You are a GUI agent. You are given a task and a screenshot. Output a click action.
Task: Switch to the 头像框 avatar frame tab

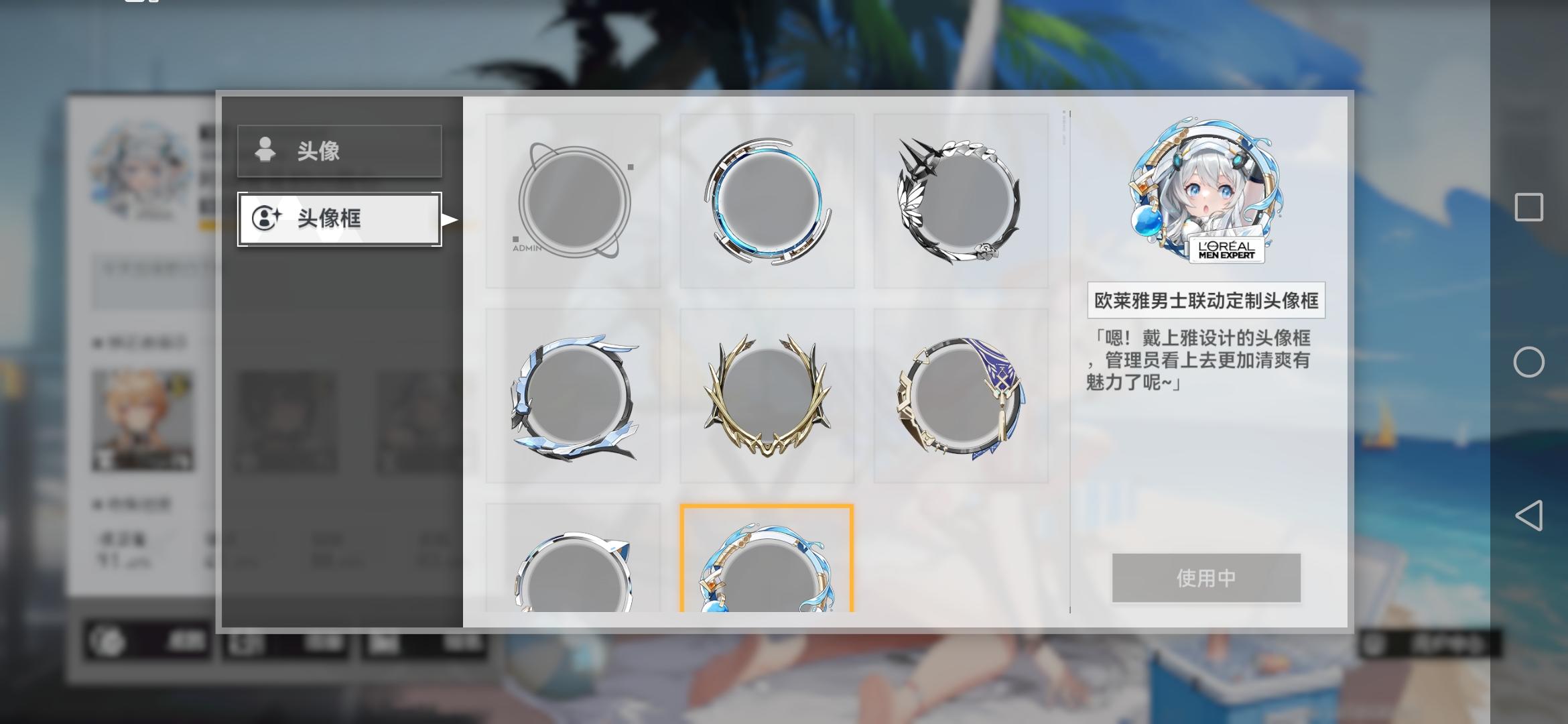[x=338, y=220]
